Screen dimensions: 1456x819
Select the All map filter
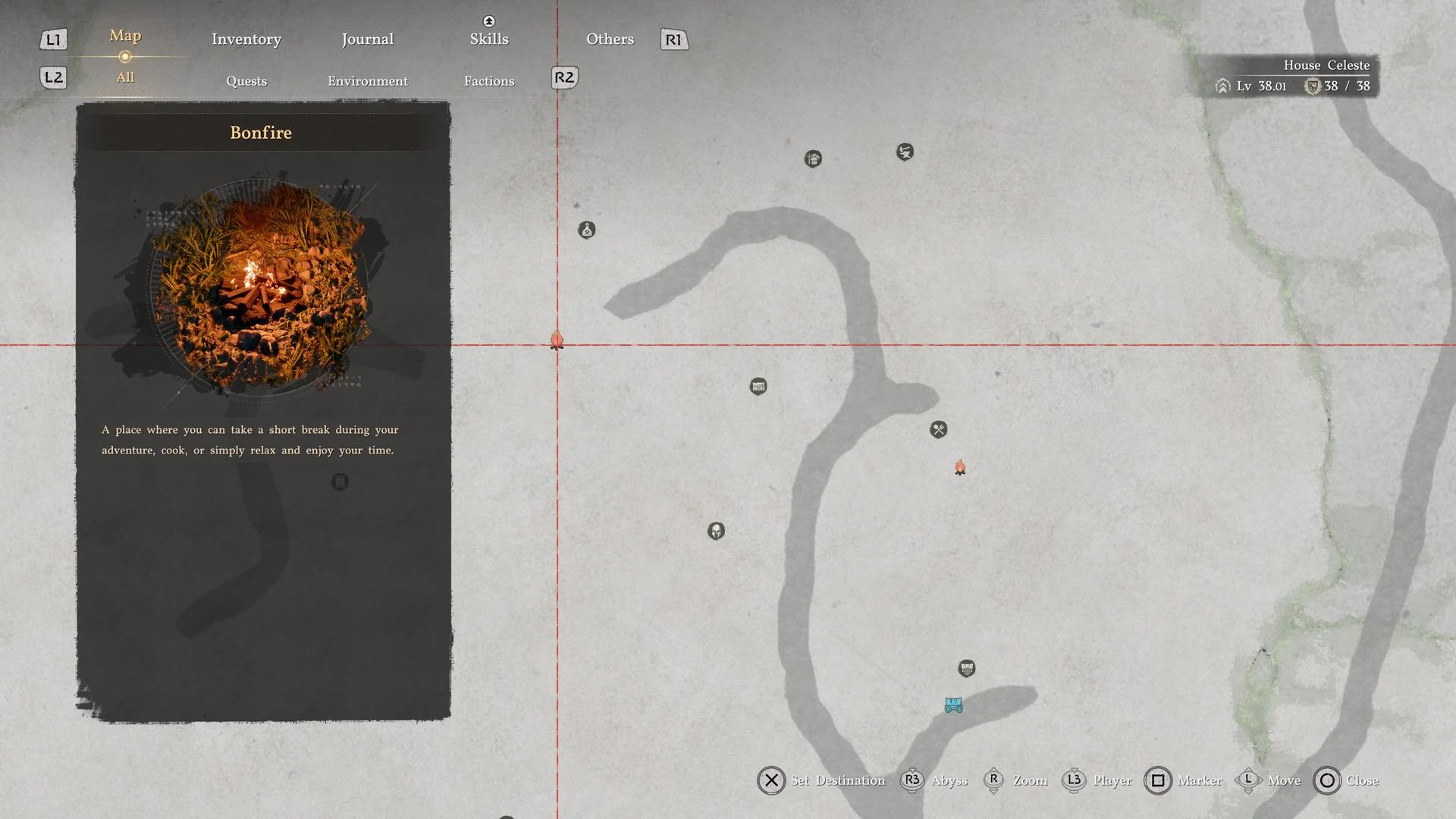[125, 77]
